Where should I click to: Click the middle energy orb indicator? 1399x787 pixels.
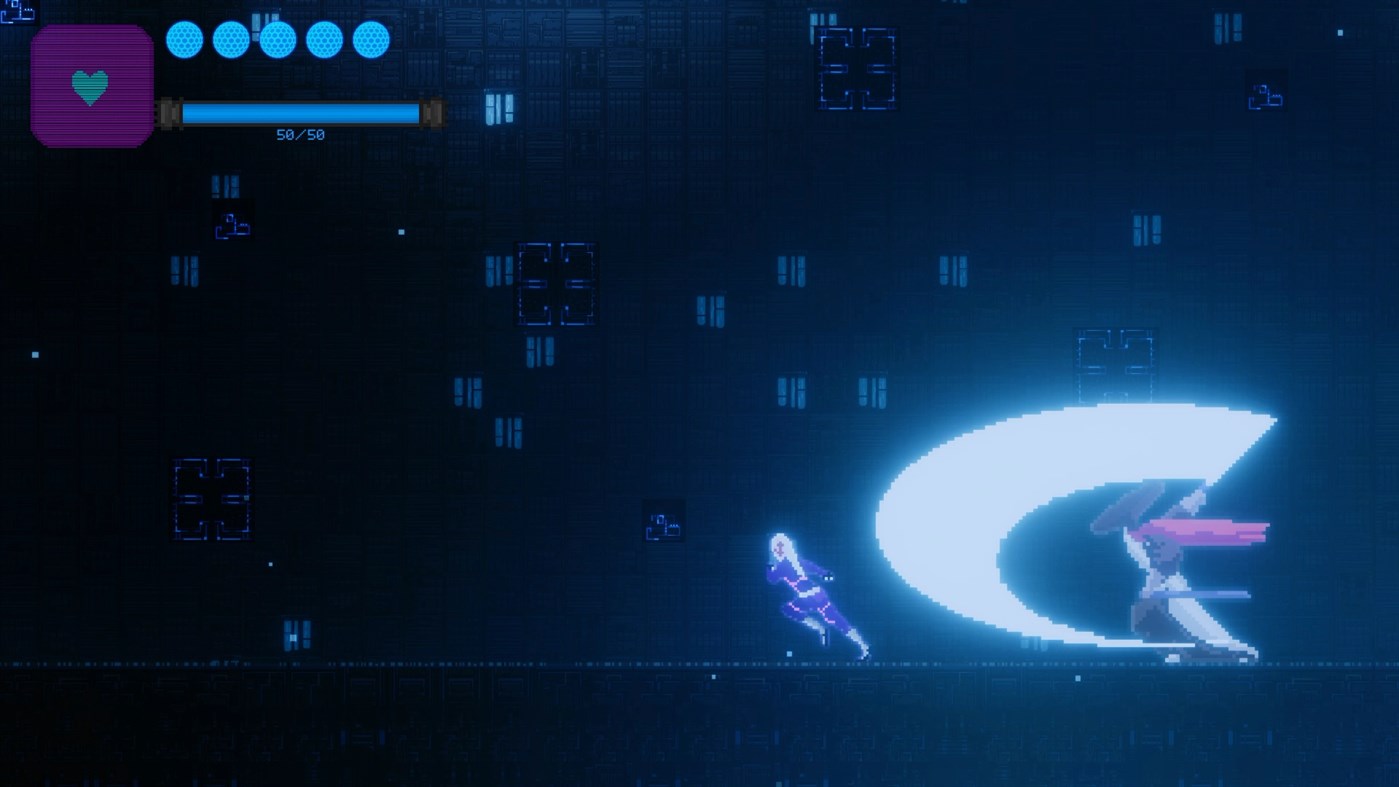tap(278, 40)
